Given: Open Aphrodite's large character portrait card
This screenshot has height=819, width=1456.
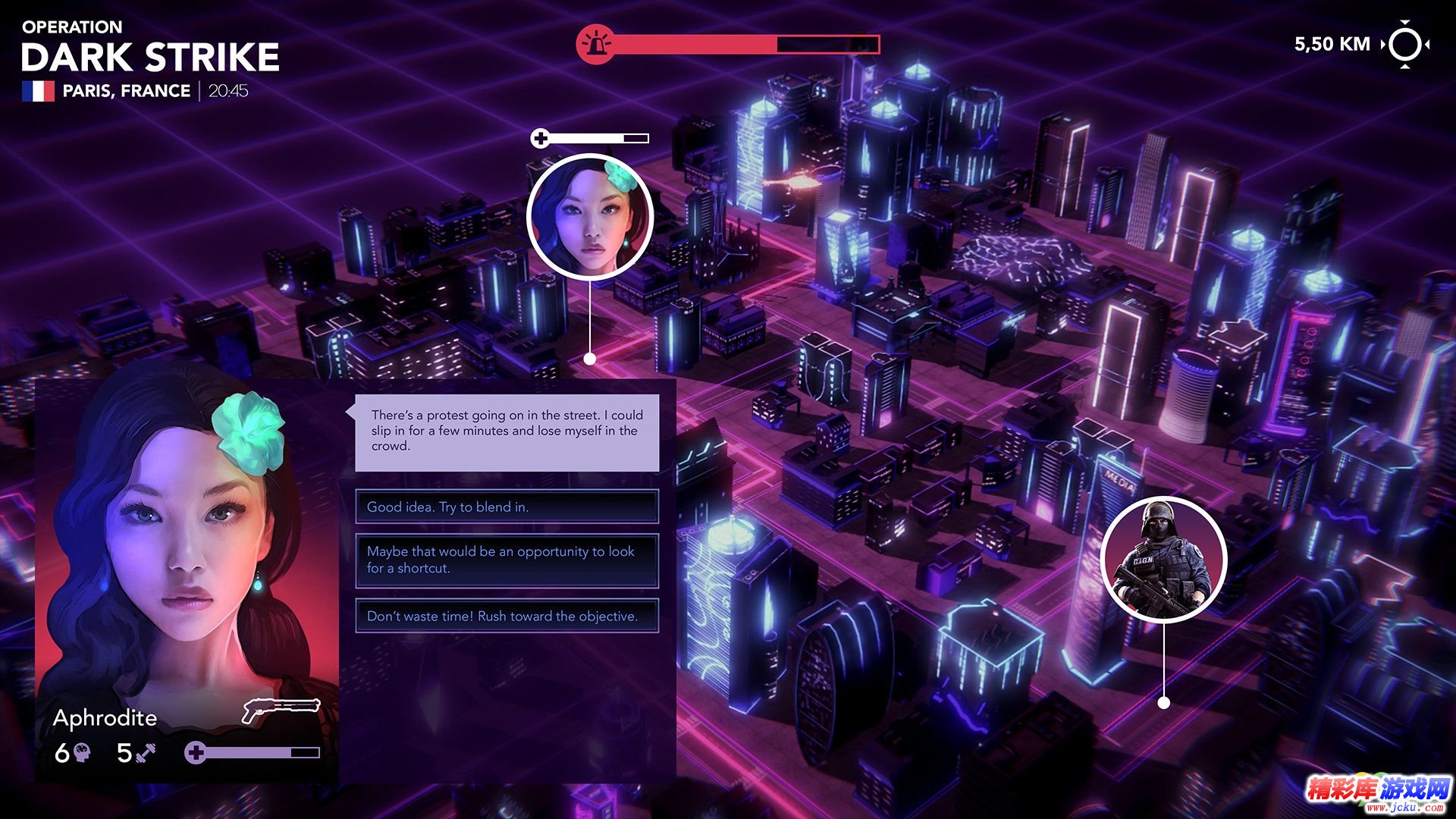Looking at the screenshot, I should 186,546.
